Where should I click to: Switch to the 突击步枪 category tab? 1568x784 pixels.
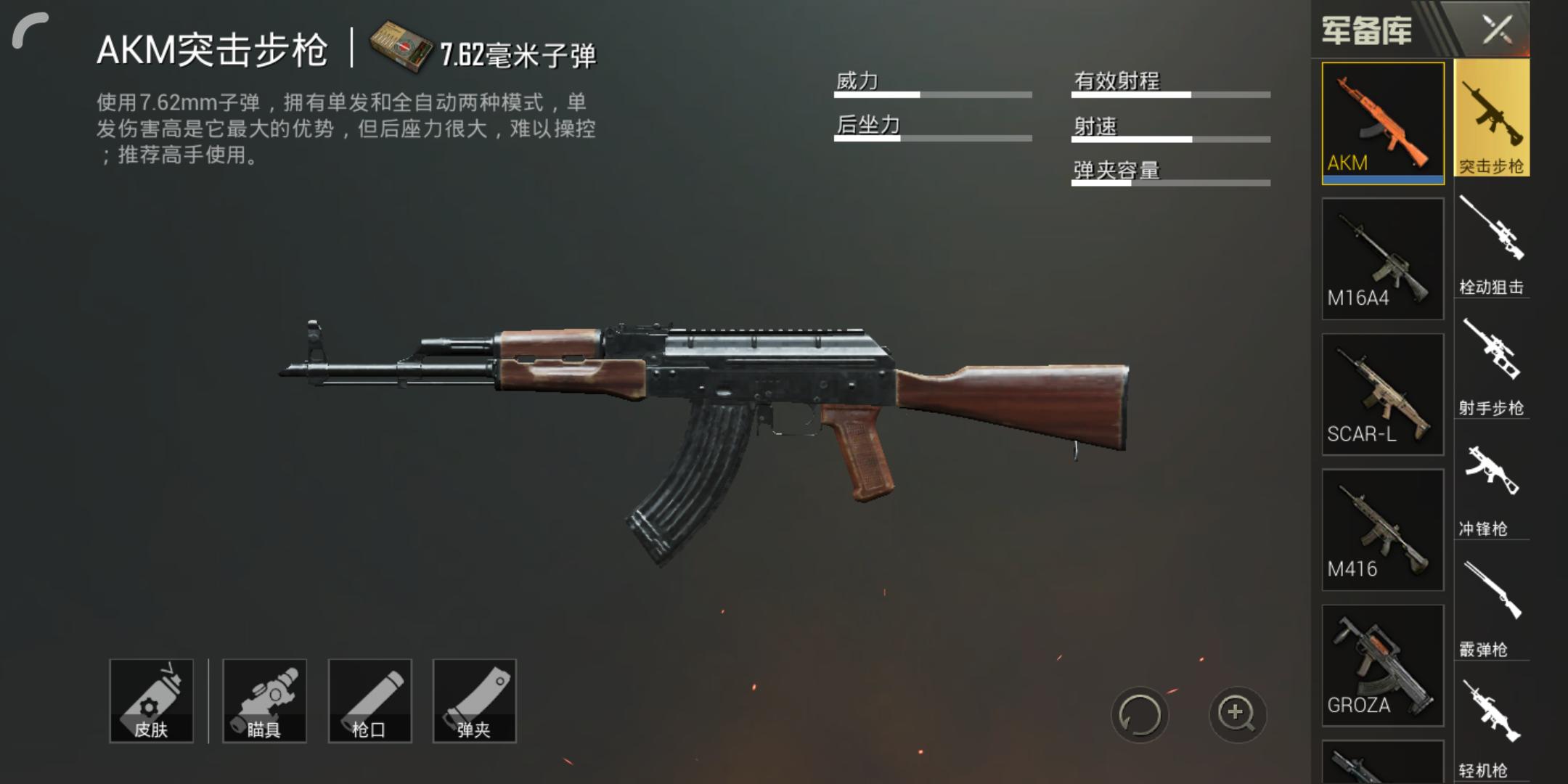coord(1493,118)
